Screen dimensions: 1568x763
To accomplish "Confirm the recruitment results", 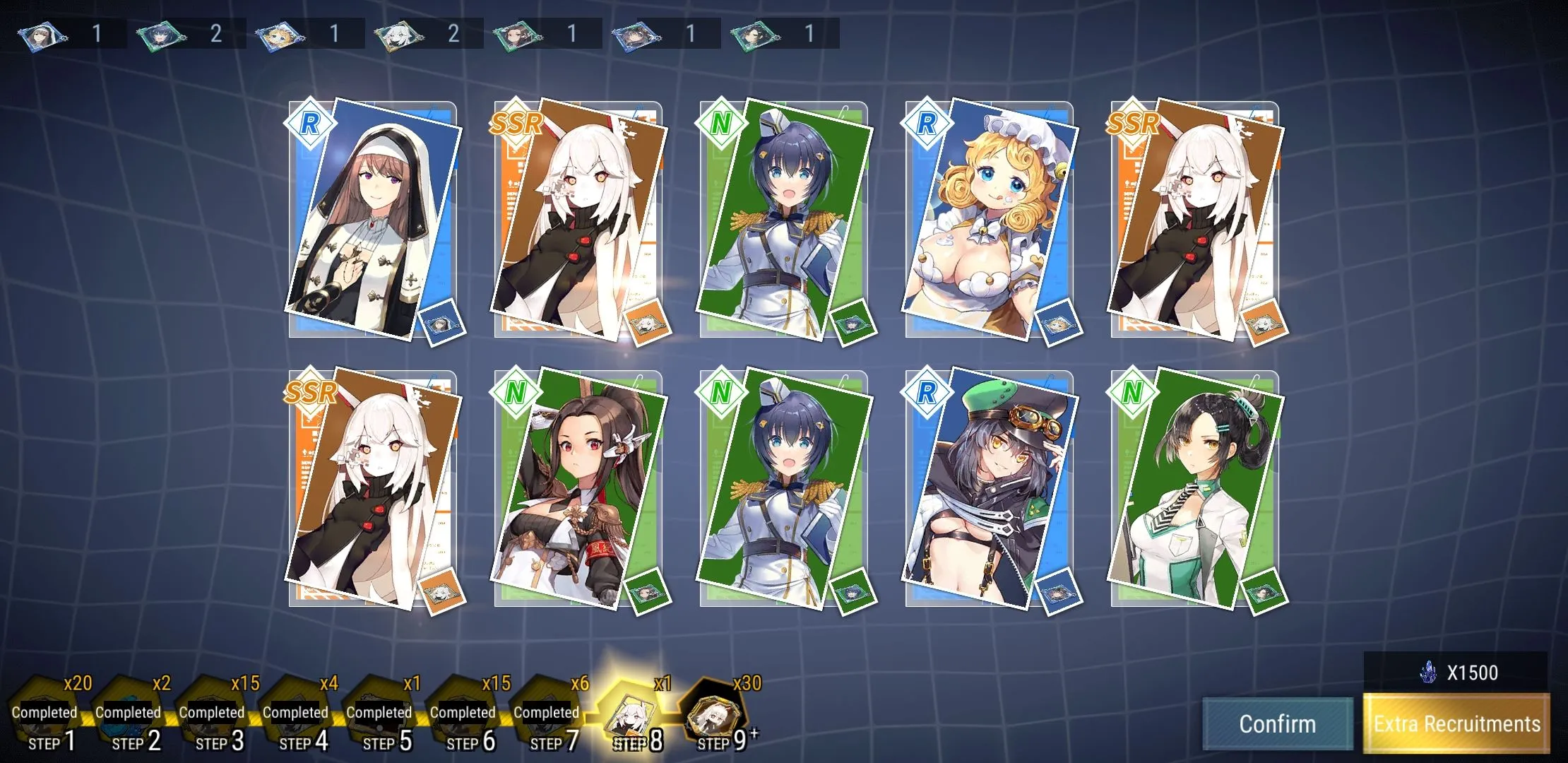I will click(x=1277, y=723).
